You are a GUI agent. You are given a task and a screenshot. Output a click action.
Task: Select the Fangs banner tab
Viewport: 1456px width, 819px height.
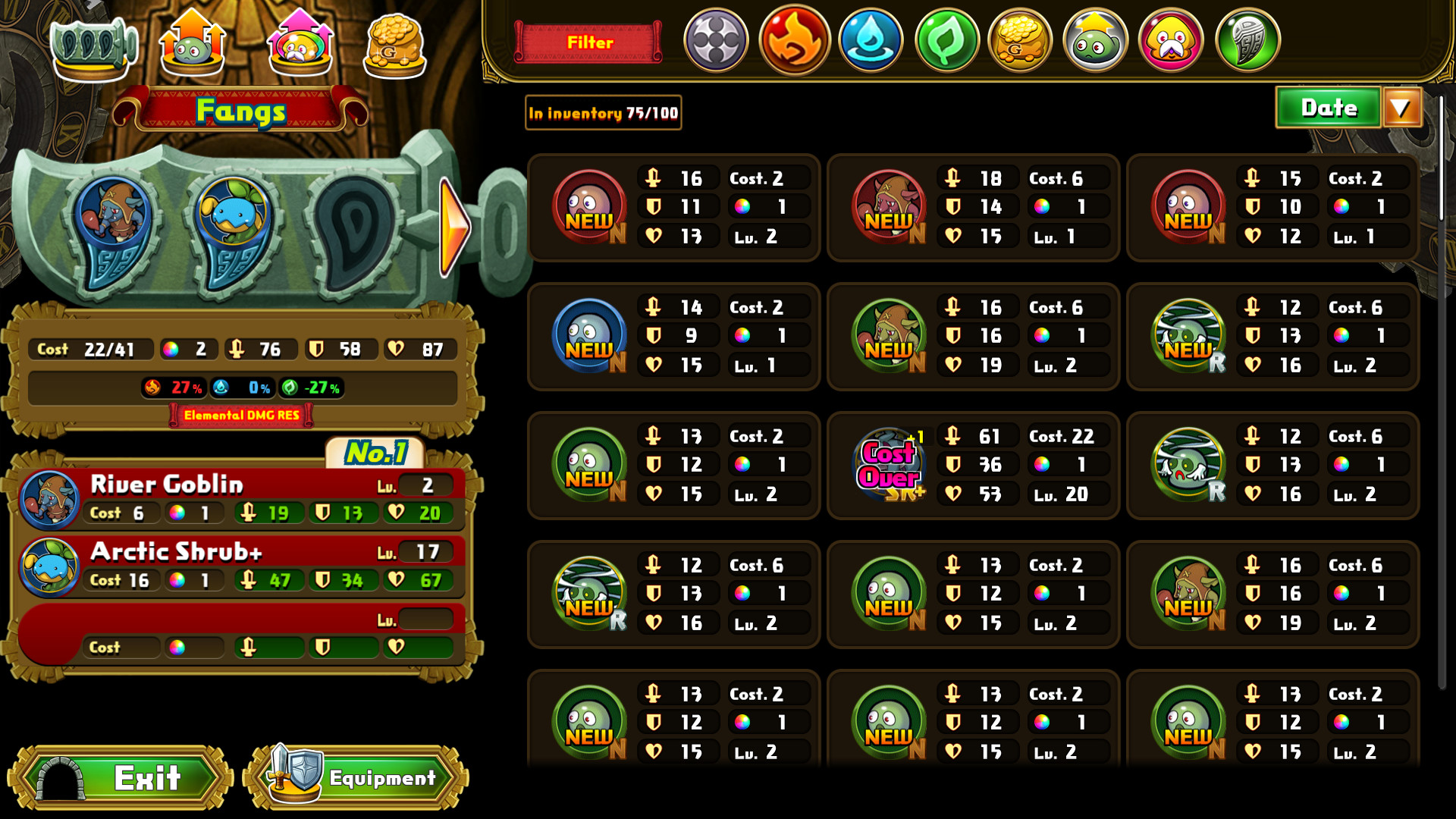click(242, 111)
